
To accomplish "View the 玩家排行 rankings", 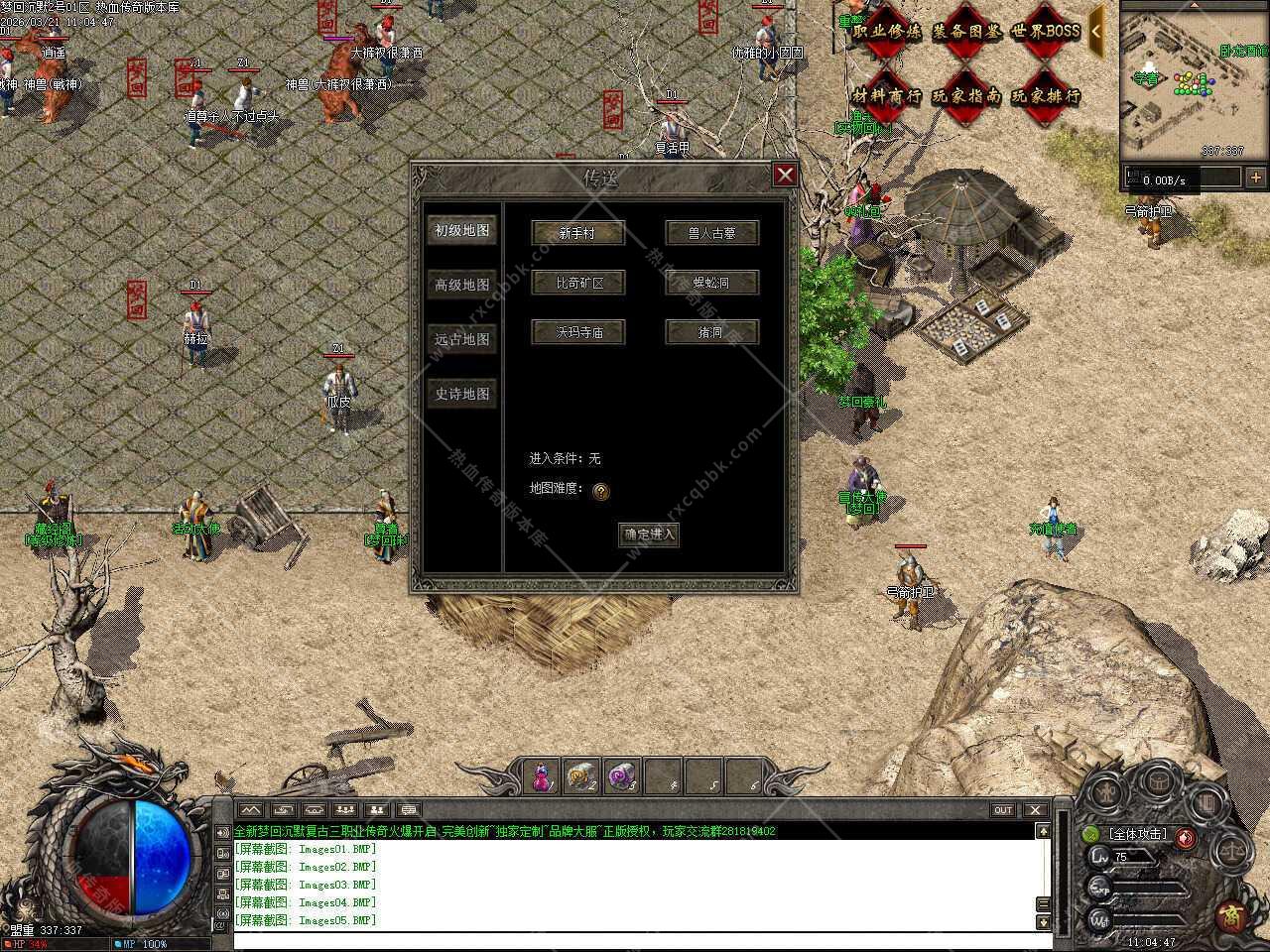I will (1045, 96).
